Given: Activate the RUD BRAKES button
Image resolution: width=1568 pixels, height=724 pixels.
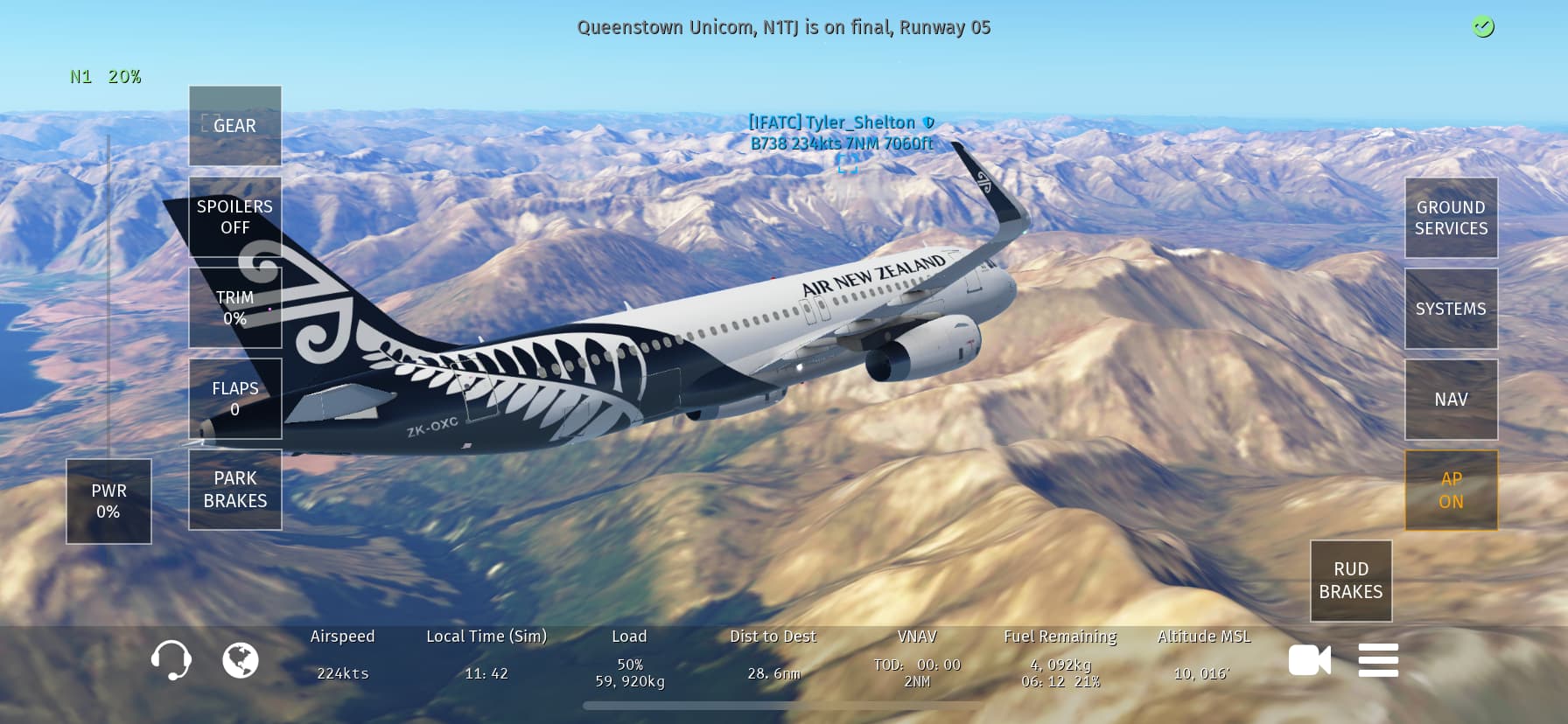Looking at the screenshot, I should pos(1350,581).
